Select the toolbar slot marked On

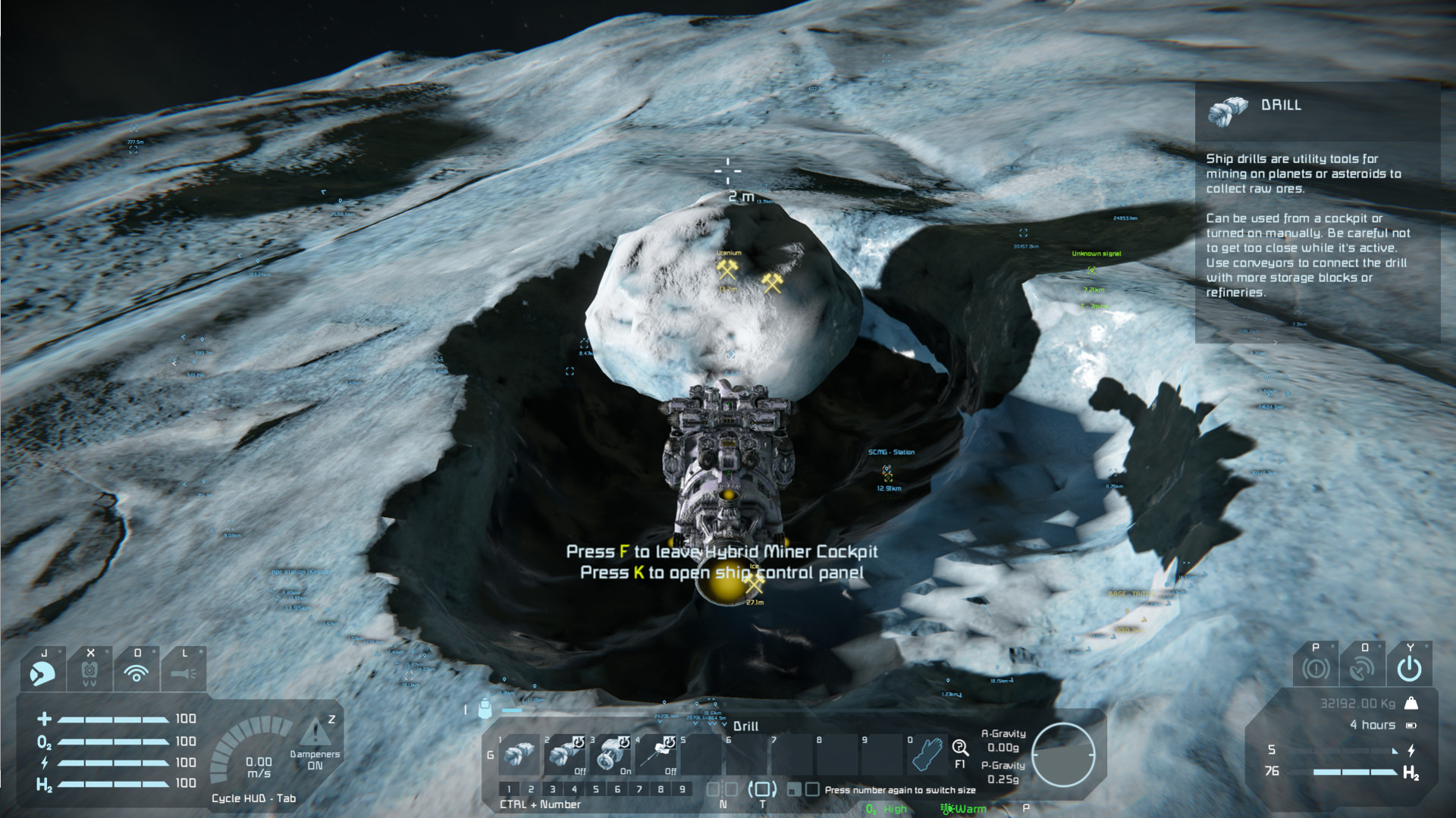(x=610, y=755)
